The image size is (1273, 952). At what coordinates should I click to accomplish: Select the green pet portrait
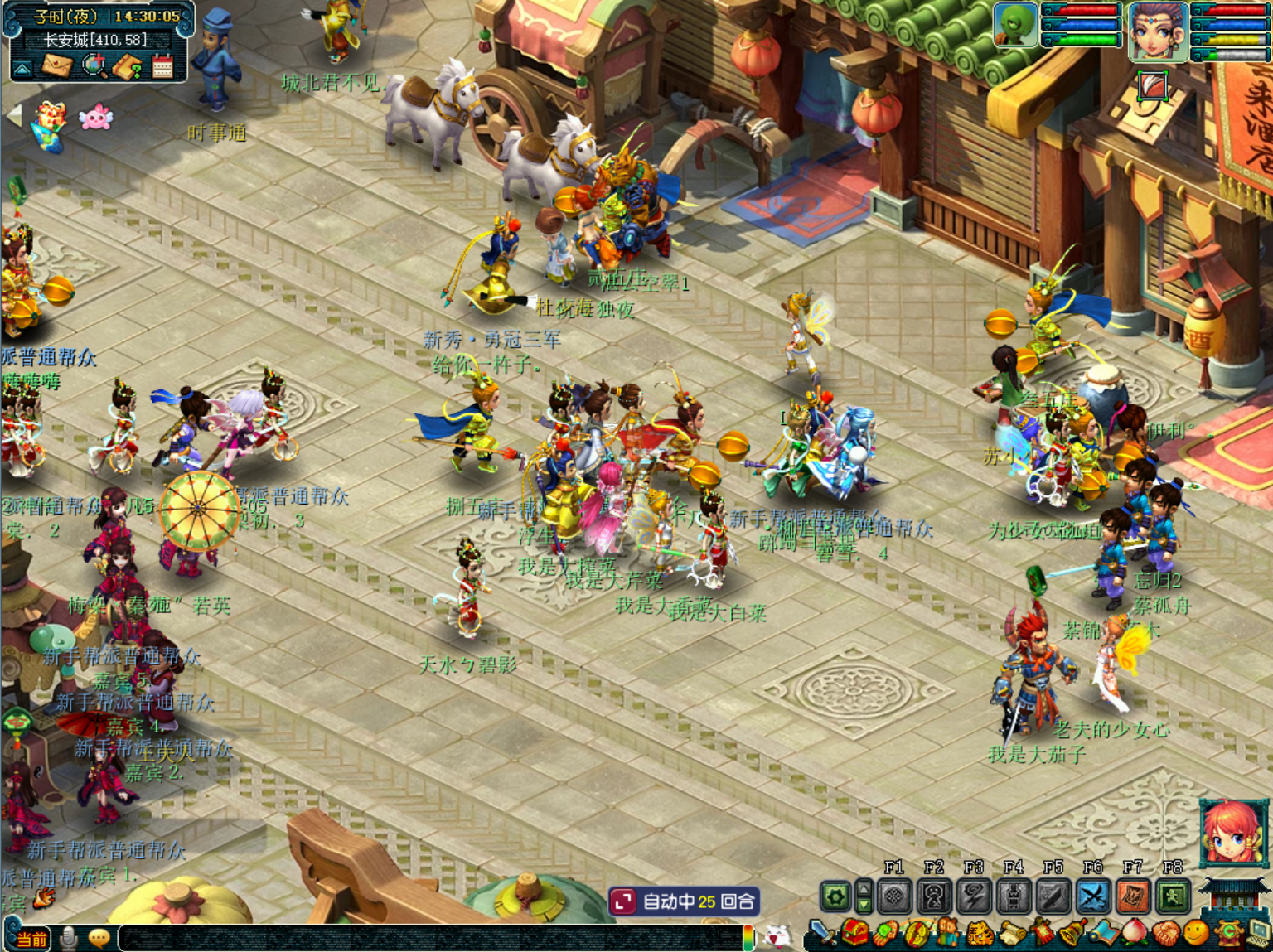(x=1014, y=25)
